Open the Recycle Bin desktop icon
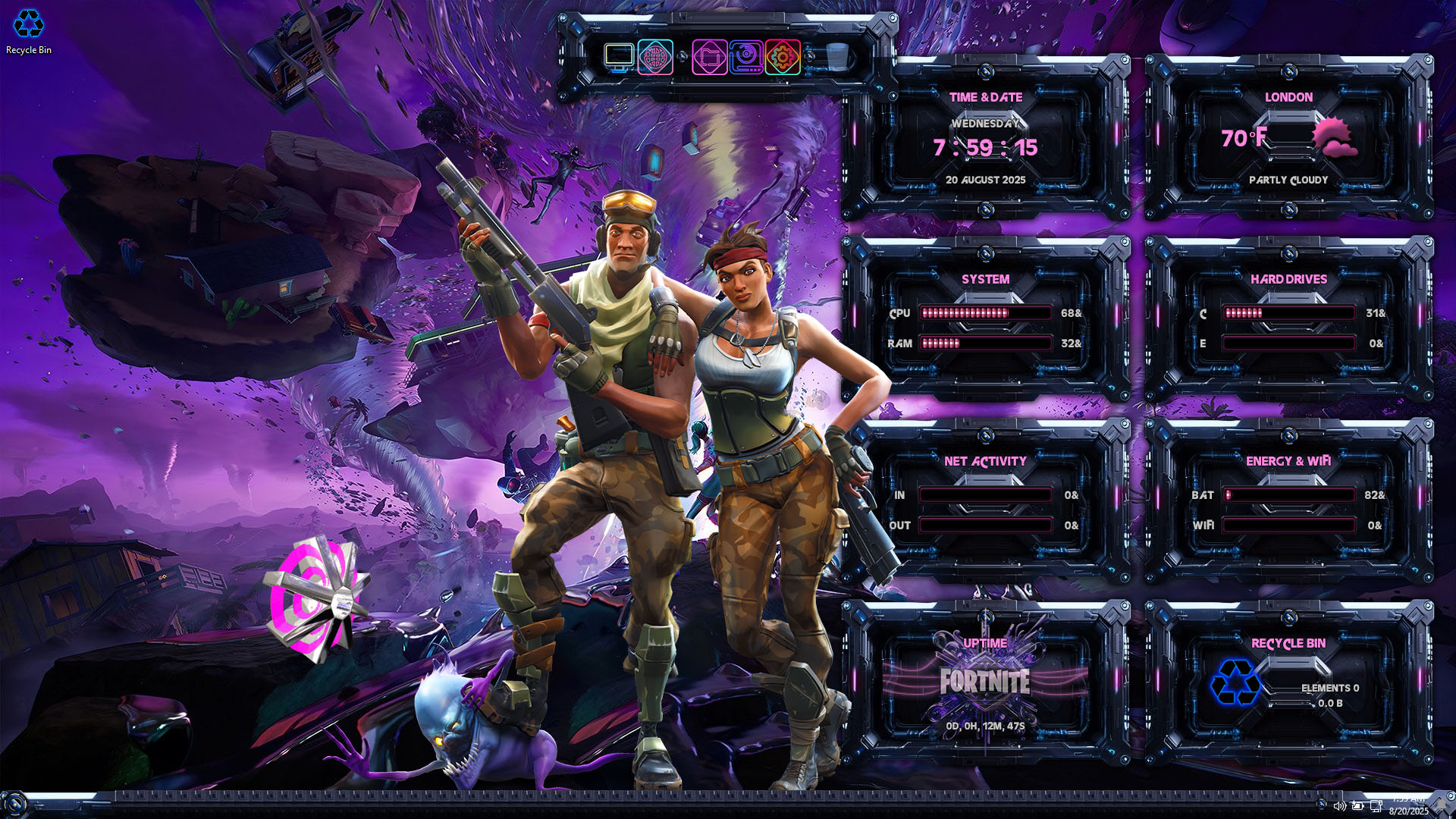Image resolution: width=1456 pixels, height=819 pixels. [29, 30]
